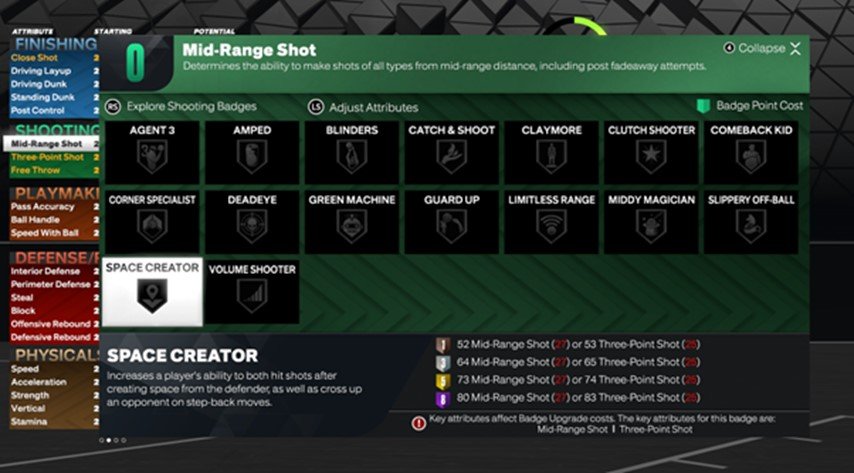Choose the Volume Shooter badge
Screen dimensions: 854x473
(252, 291)
